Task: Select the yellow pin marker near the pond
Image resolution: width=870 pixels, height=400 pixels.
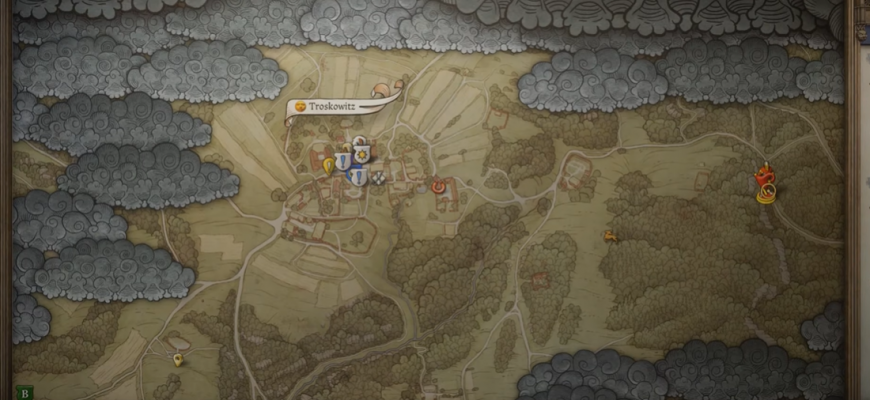Action: (x=178, y=359)
